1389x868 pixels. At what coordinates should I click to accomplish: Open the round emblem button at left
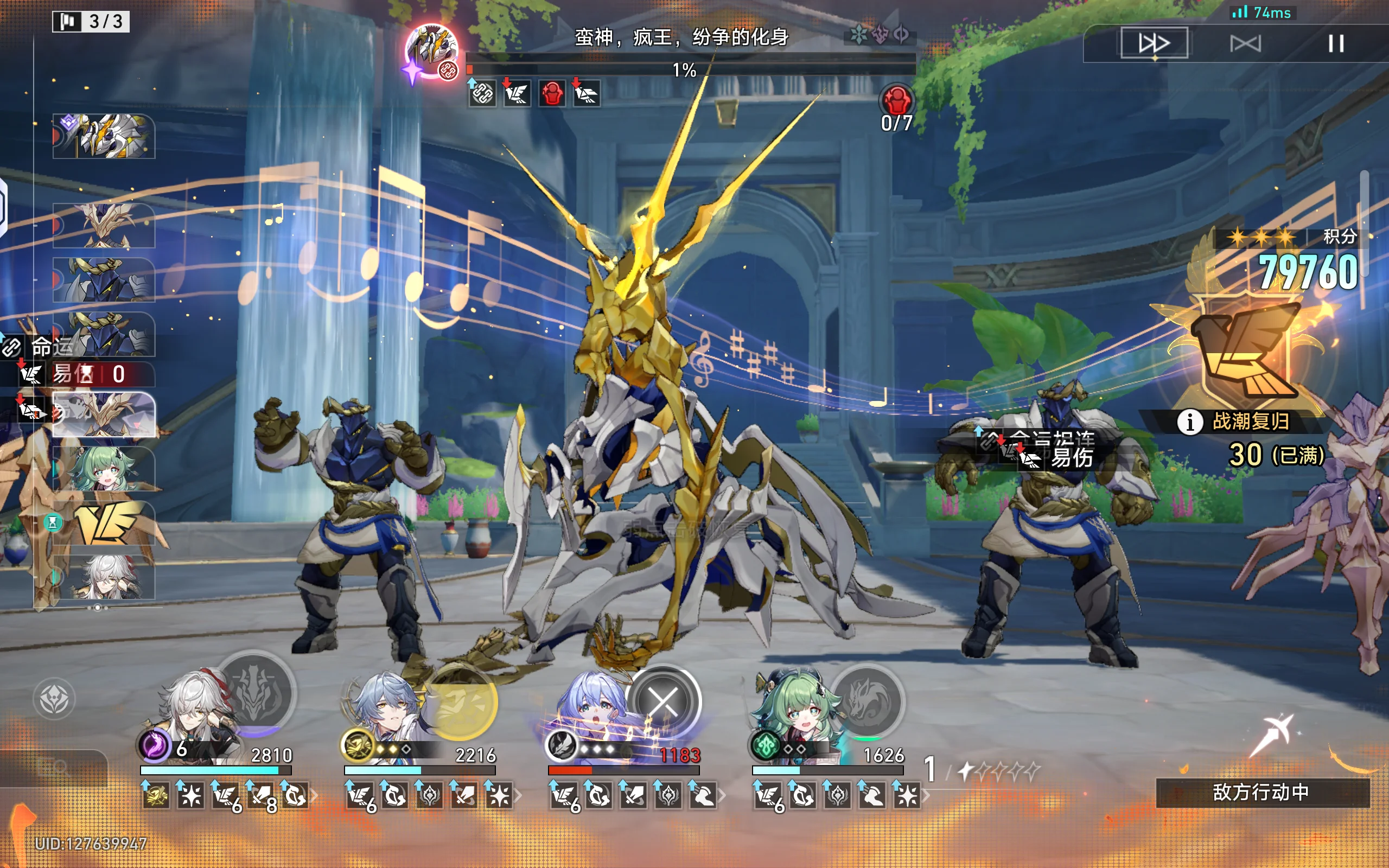[x=54, y=699]
